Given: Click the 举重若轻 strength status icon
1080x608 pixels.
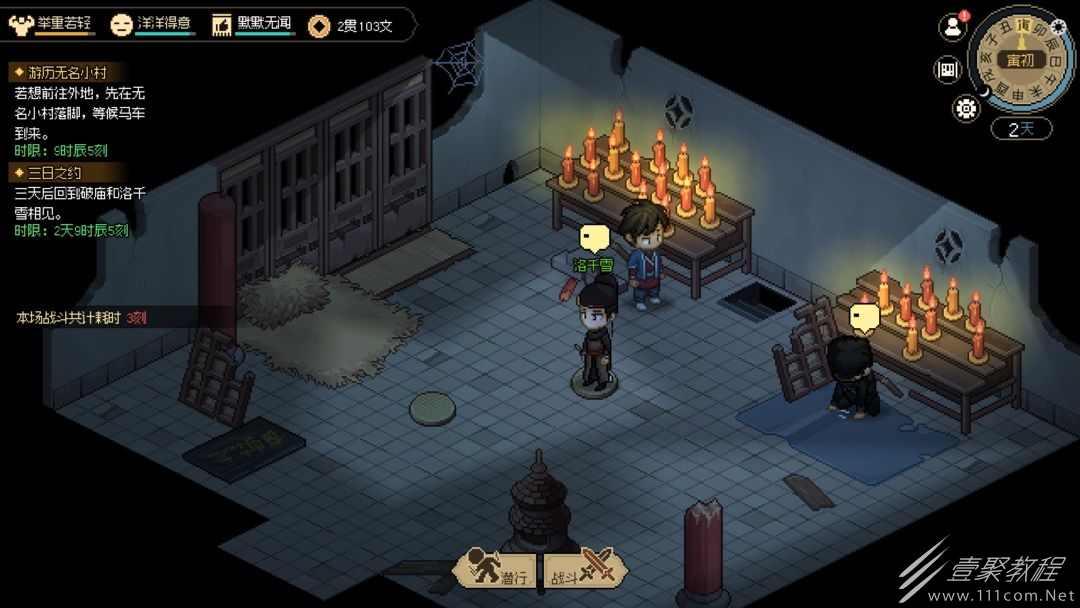Looking at the screenshot, I should tap(20, 25).
